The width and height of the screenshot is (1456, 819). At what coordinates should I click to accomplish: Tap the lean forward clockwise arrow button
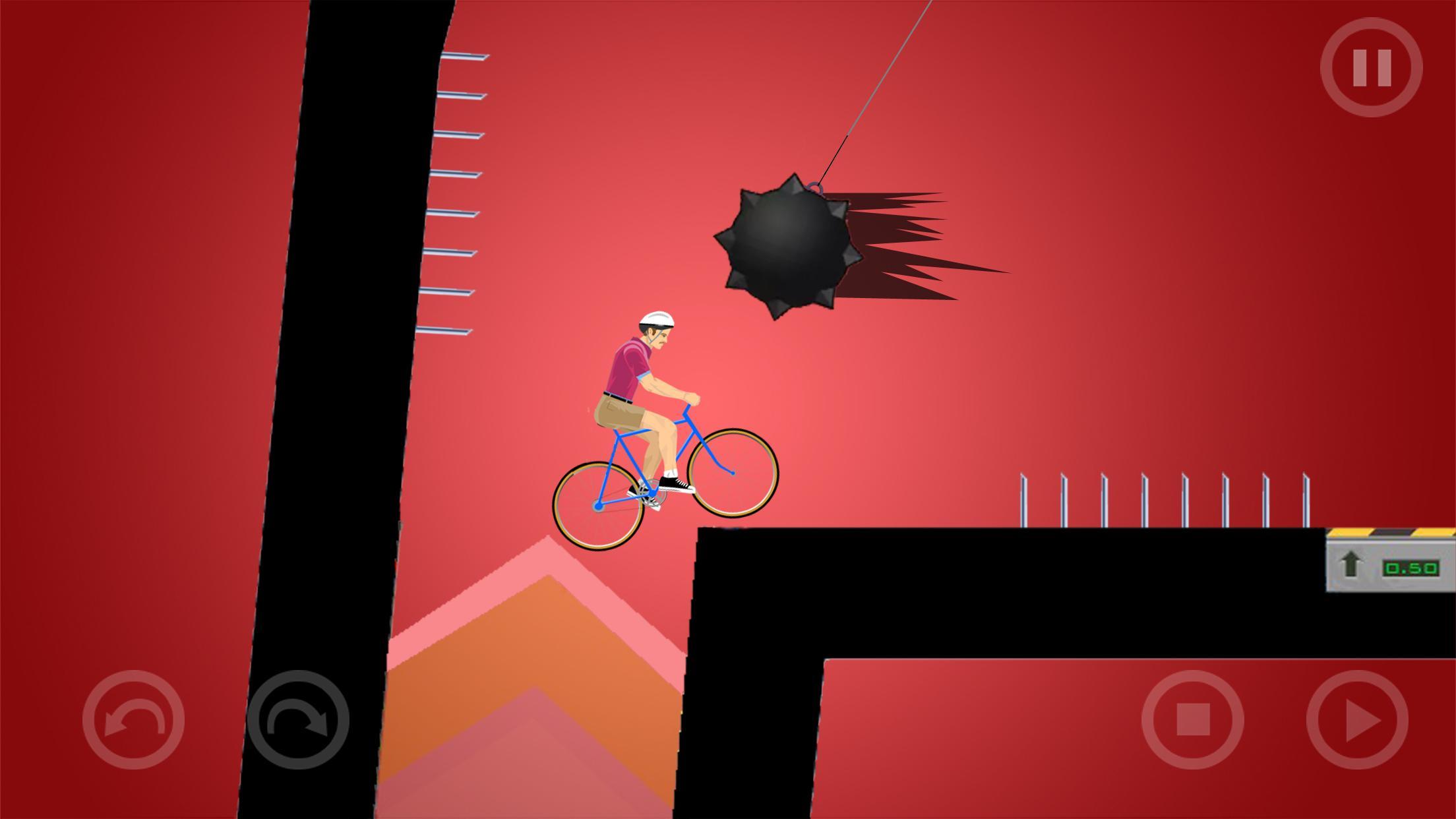click(298, 719)
